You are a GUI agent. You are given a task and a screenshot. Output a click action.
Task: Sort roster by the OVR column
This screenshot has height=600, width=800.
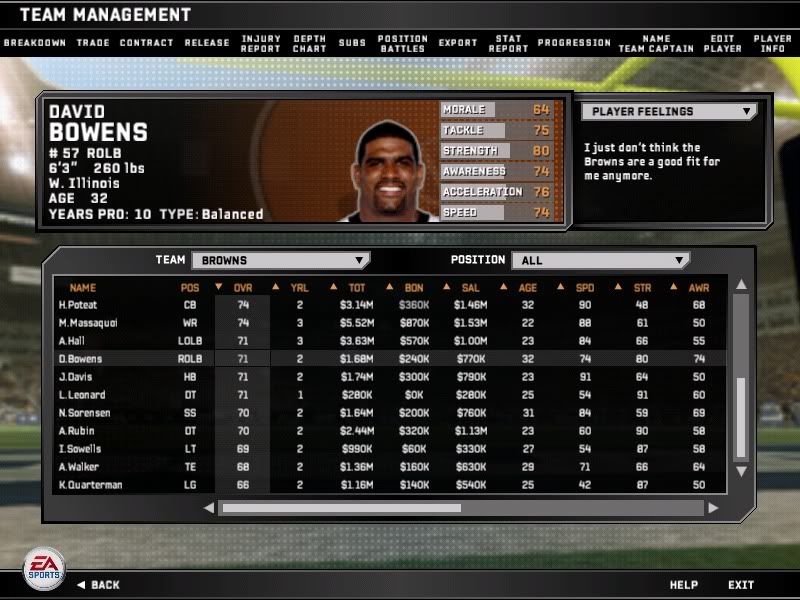[243, 288]
